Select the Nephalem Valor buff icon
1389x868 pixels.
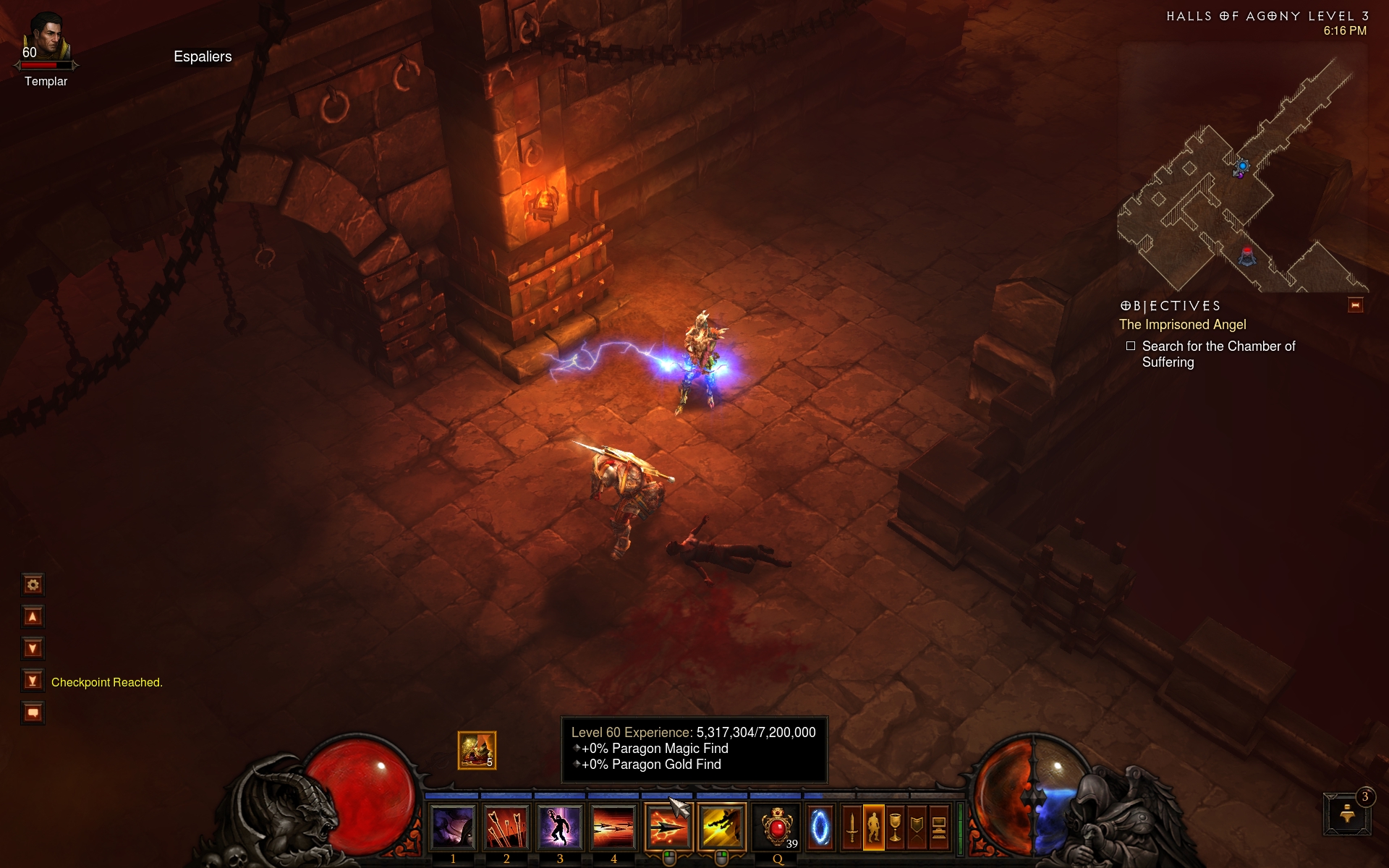[x=477, y=750]
